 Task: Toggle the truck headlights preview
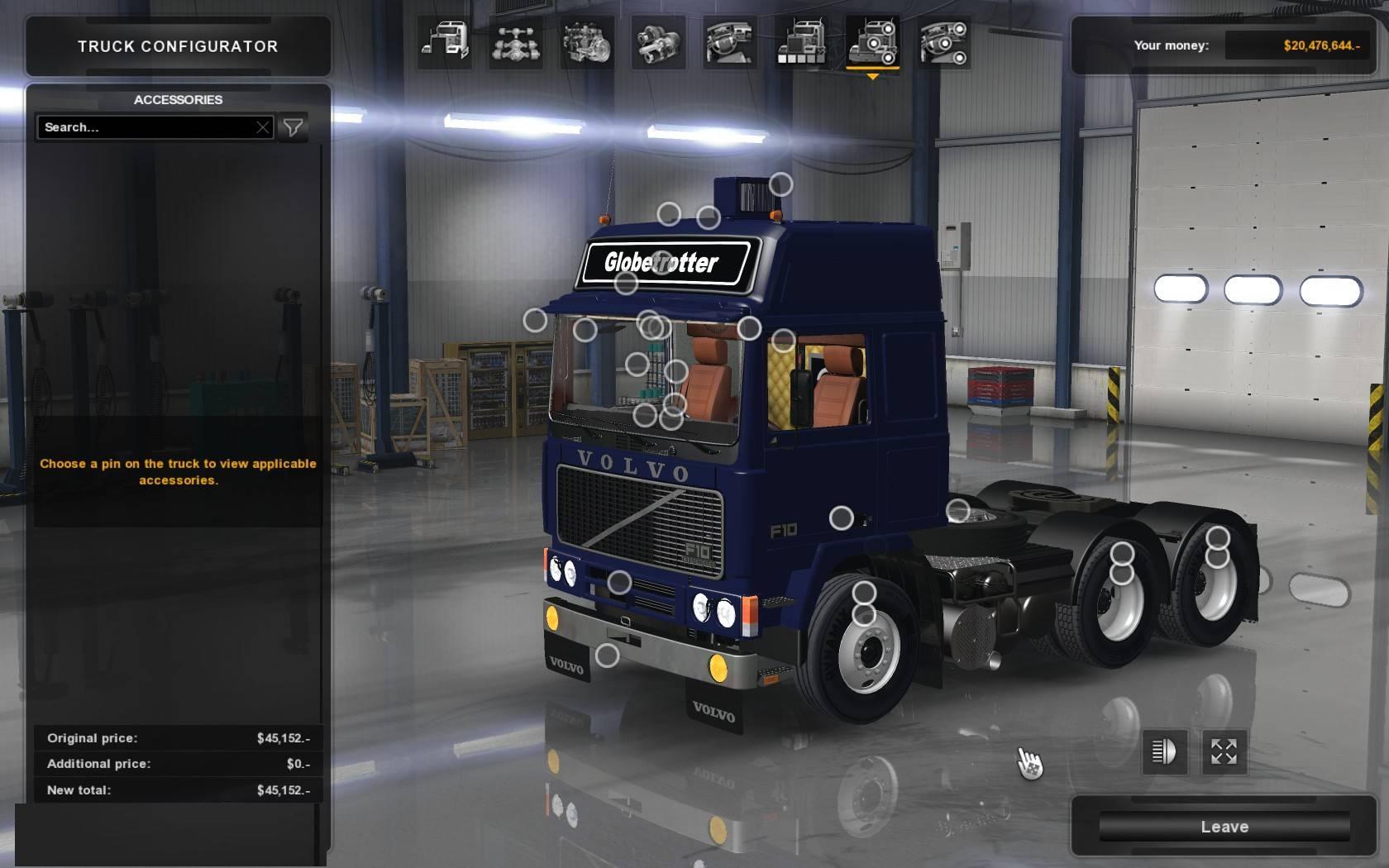1164,751
